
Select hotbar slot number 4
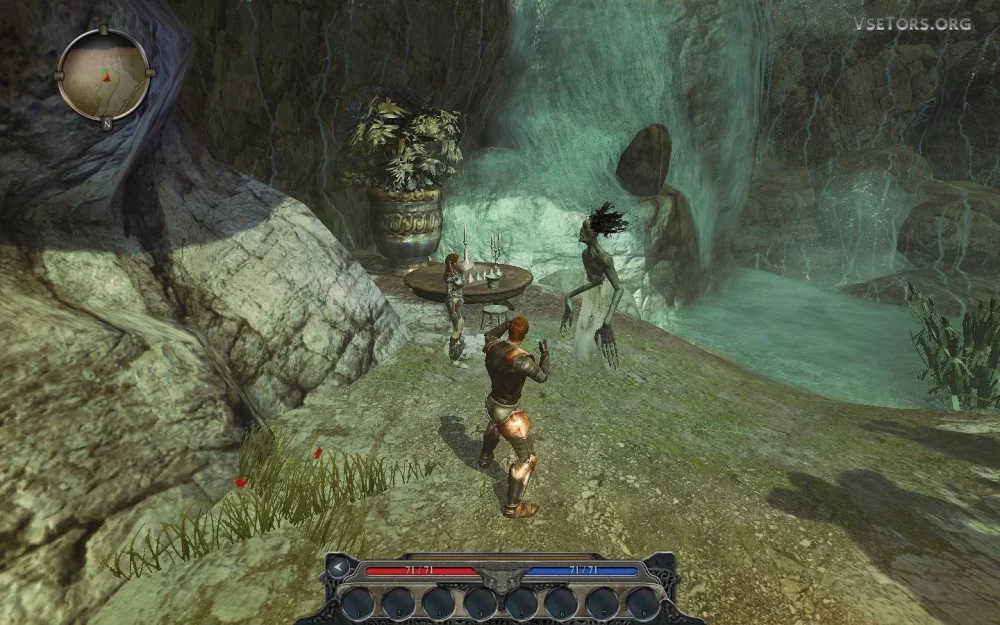pos(479,603)
